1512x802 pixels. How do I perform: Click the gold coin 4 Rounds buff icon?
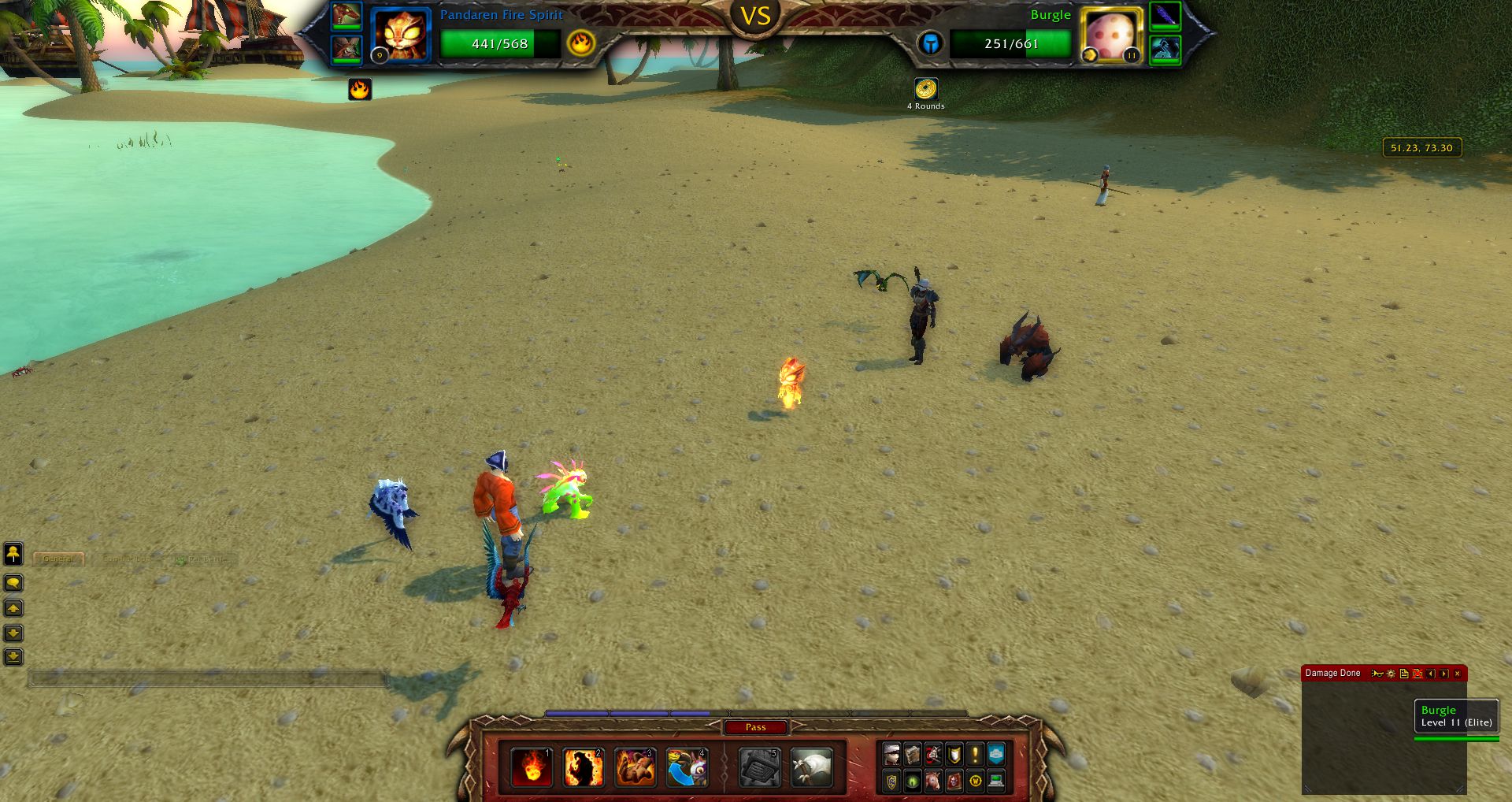click(925, 88)
